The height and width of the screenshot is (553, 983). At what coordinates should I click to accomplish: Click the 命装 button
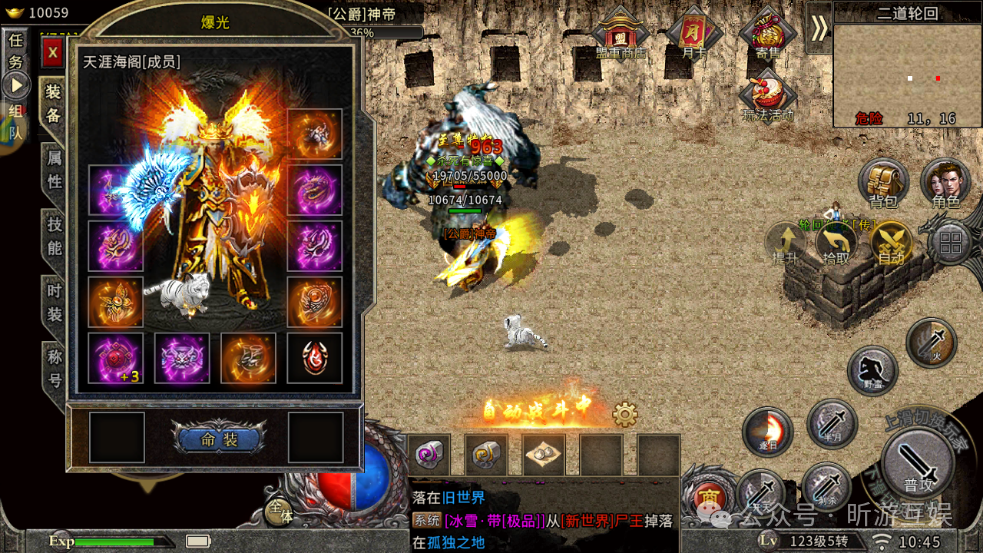pos(218,439)
